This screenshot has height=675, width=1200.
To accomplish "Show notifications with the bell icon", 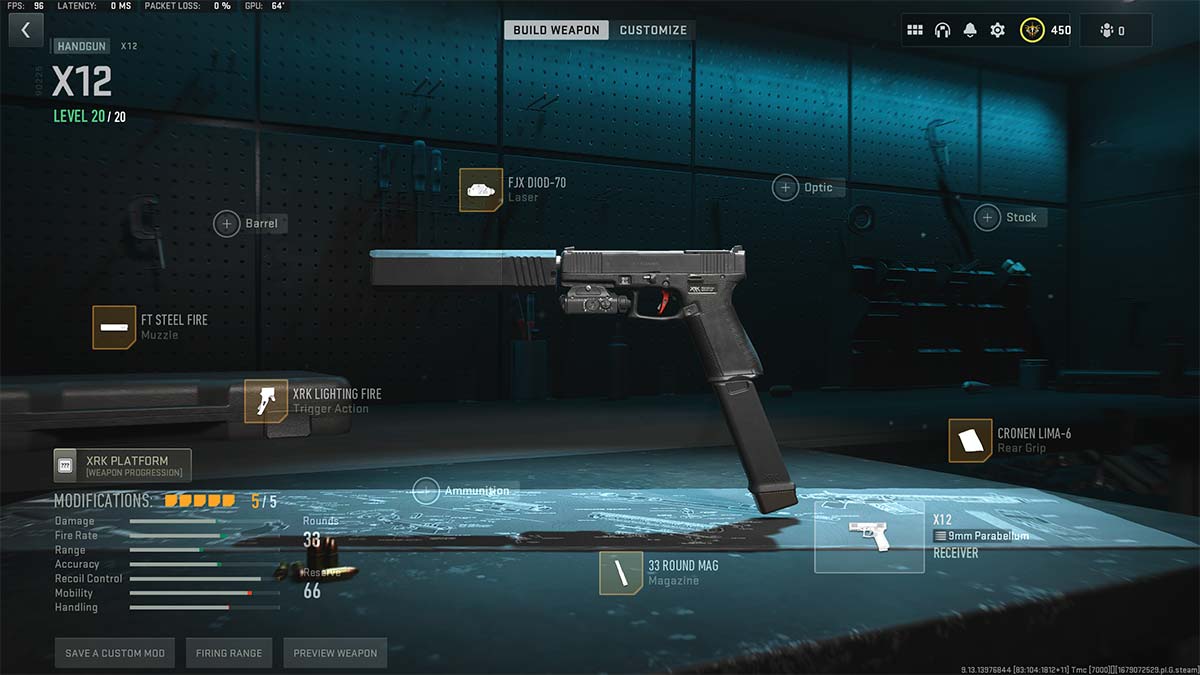I will click(969, 30).
